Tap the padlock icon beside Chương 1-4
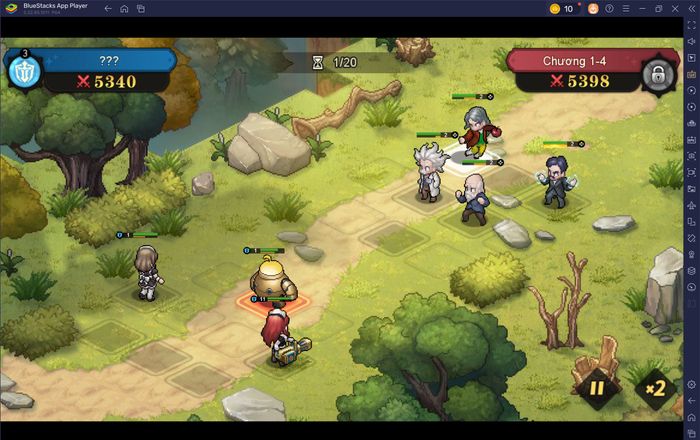The height and width of the screenshot is (440, 700). pos(657,72)
